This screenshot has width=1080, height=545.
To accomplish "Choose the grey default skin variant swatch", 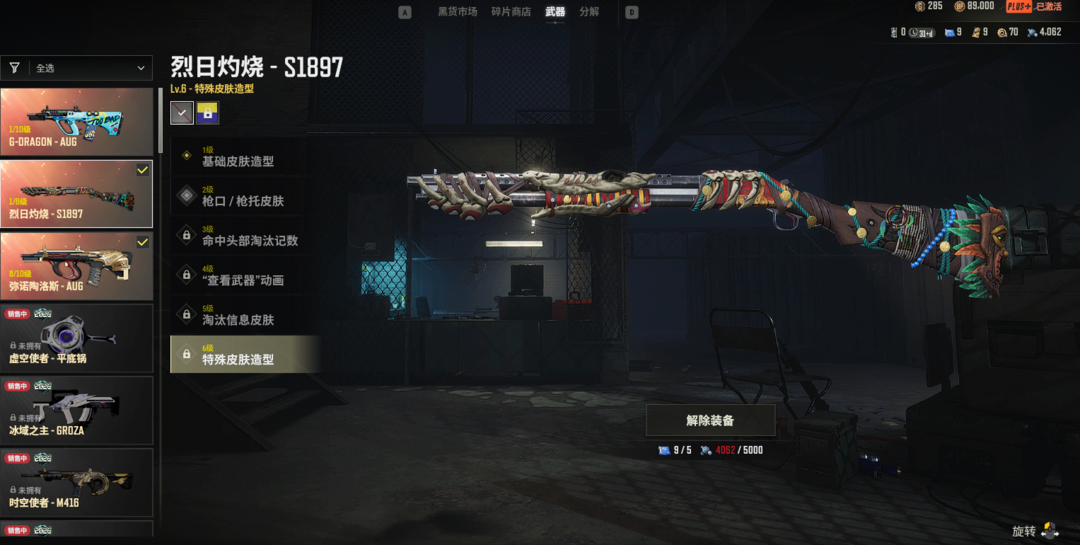I will coord(181,113).
